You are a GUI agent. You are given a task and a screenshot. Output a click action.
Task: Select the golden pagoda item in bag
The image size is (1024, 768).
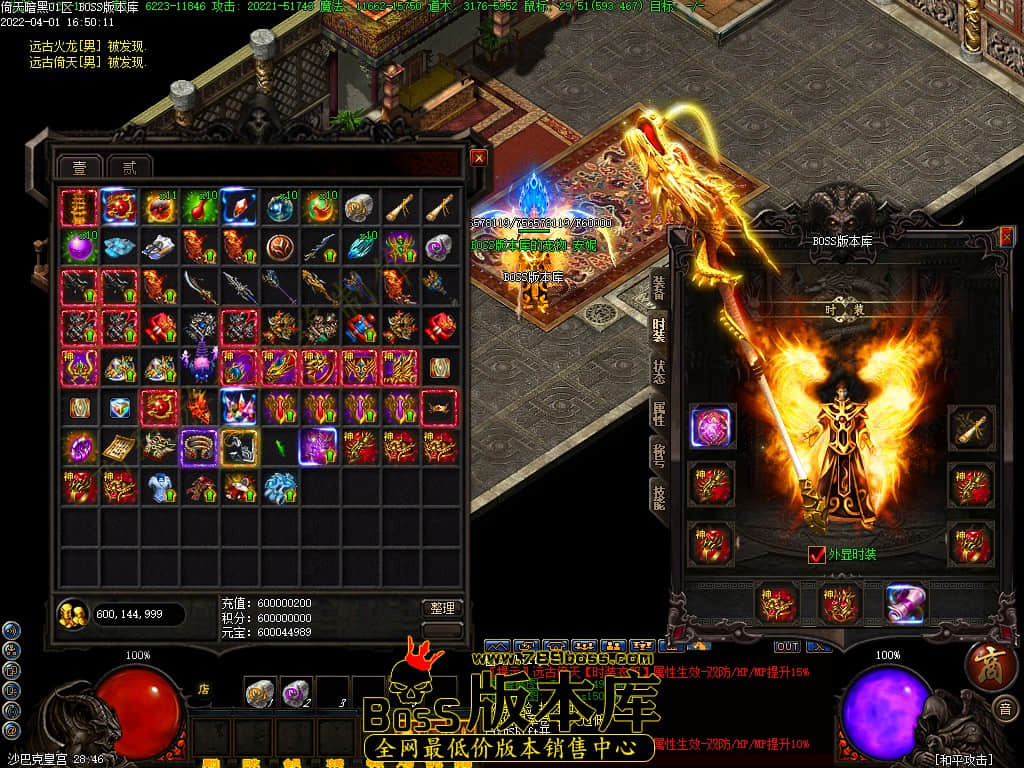79,208
